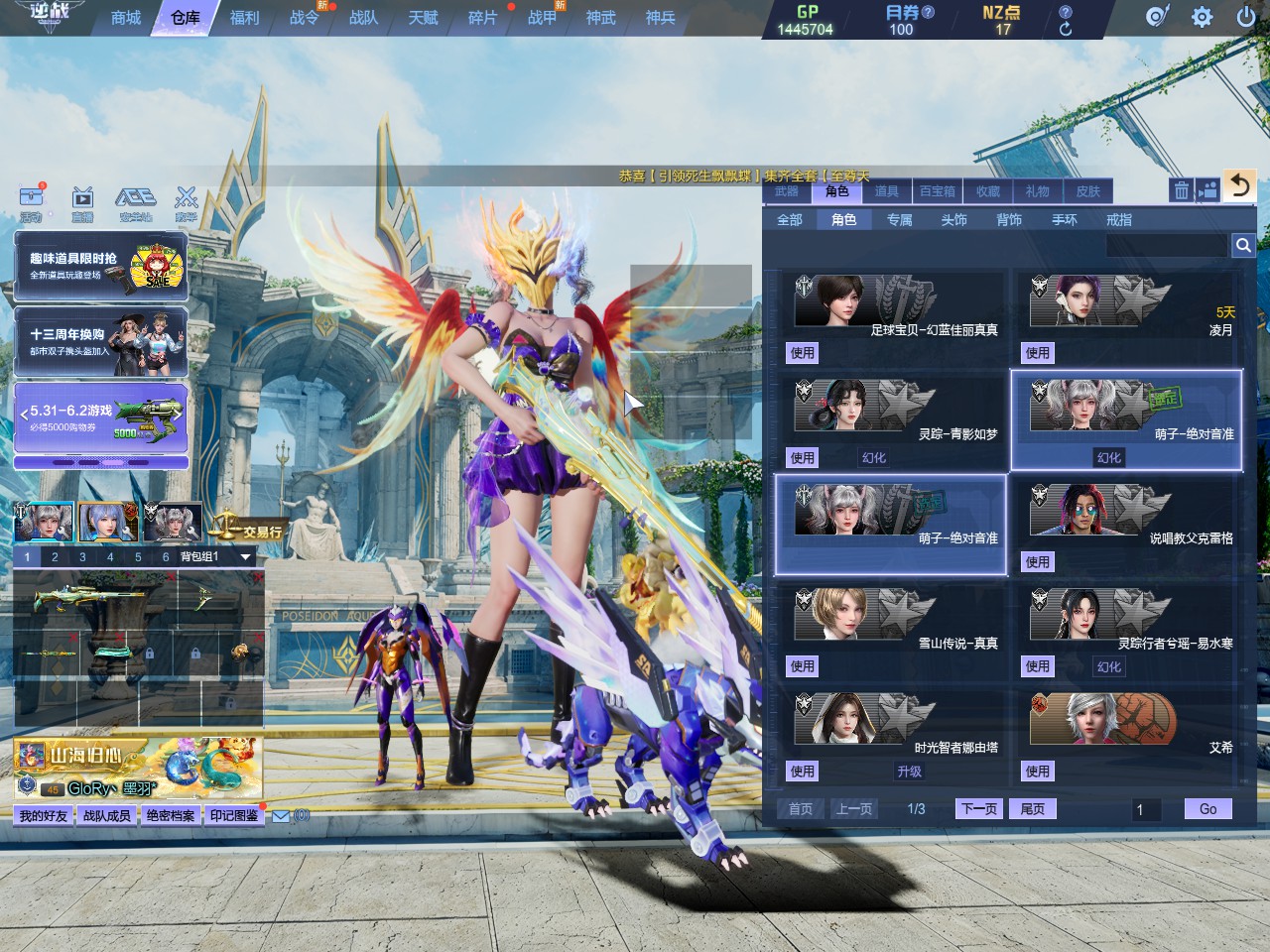Viewport: 1270px width, 952px height.
Task: Switch to the 福利 top menu
Action: coord(244,18)
